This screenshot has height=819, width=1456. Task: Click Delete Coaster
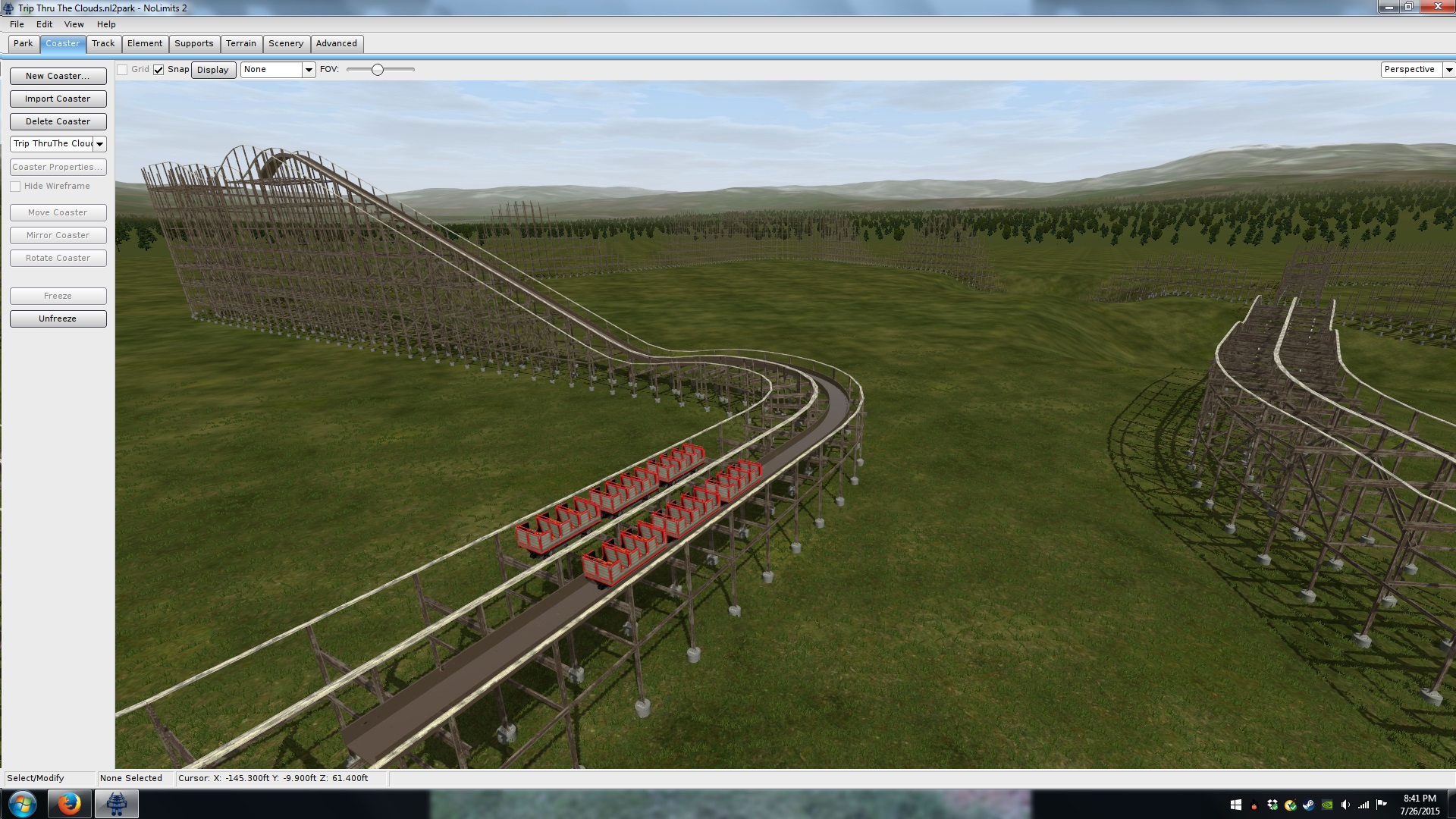click(x=58, y=121)
